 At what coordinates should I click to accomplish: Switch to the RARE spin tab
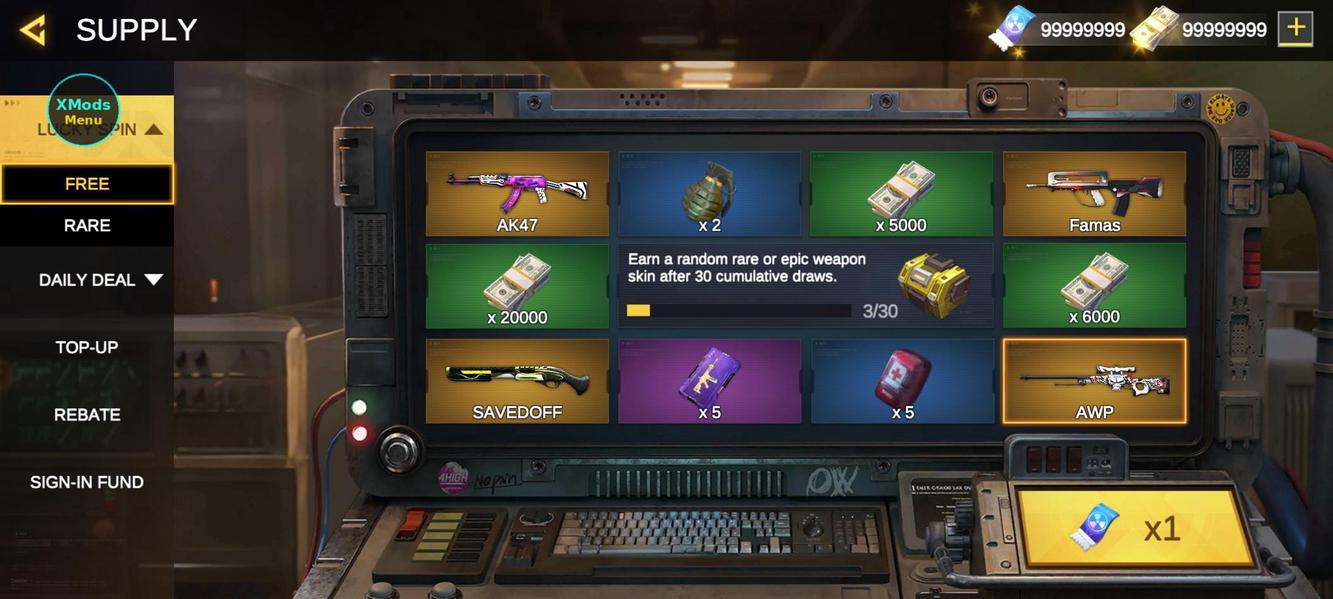(x=87, y=226)
